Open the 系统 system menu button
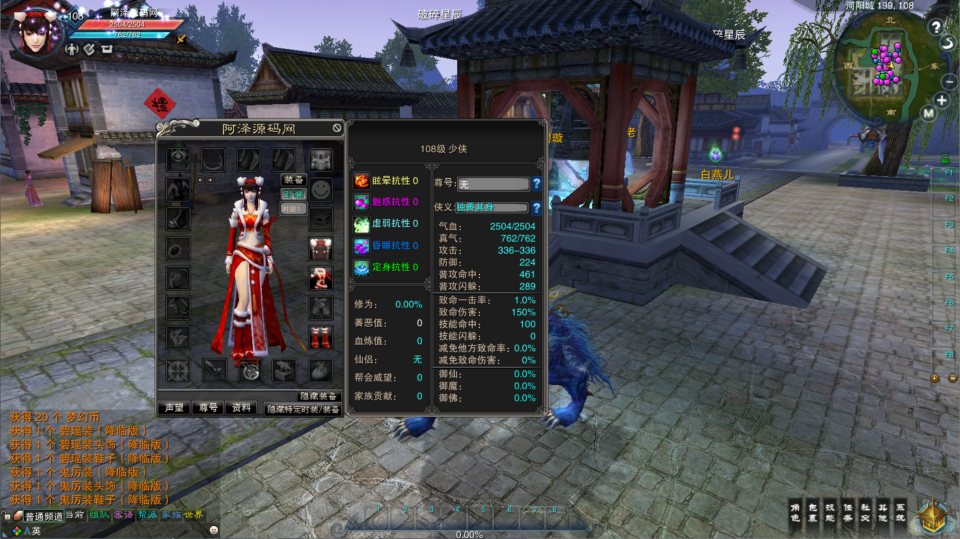The image size is (960, 539). coord(900,511)
